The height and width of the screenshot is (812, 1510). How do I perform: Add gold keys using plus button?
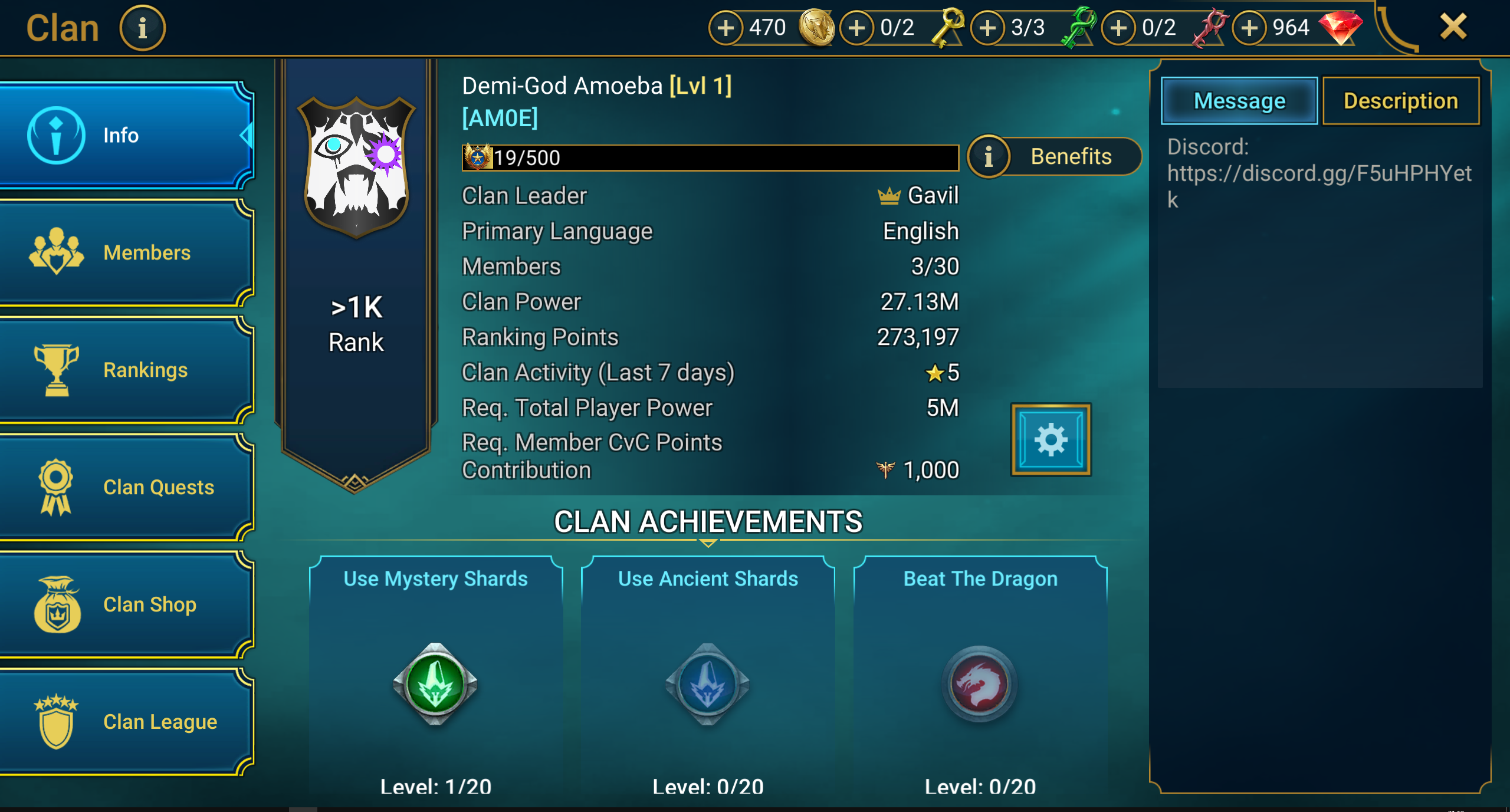click(856, 28)
